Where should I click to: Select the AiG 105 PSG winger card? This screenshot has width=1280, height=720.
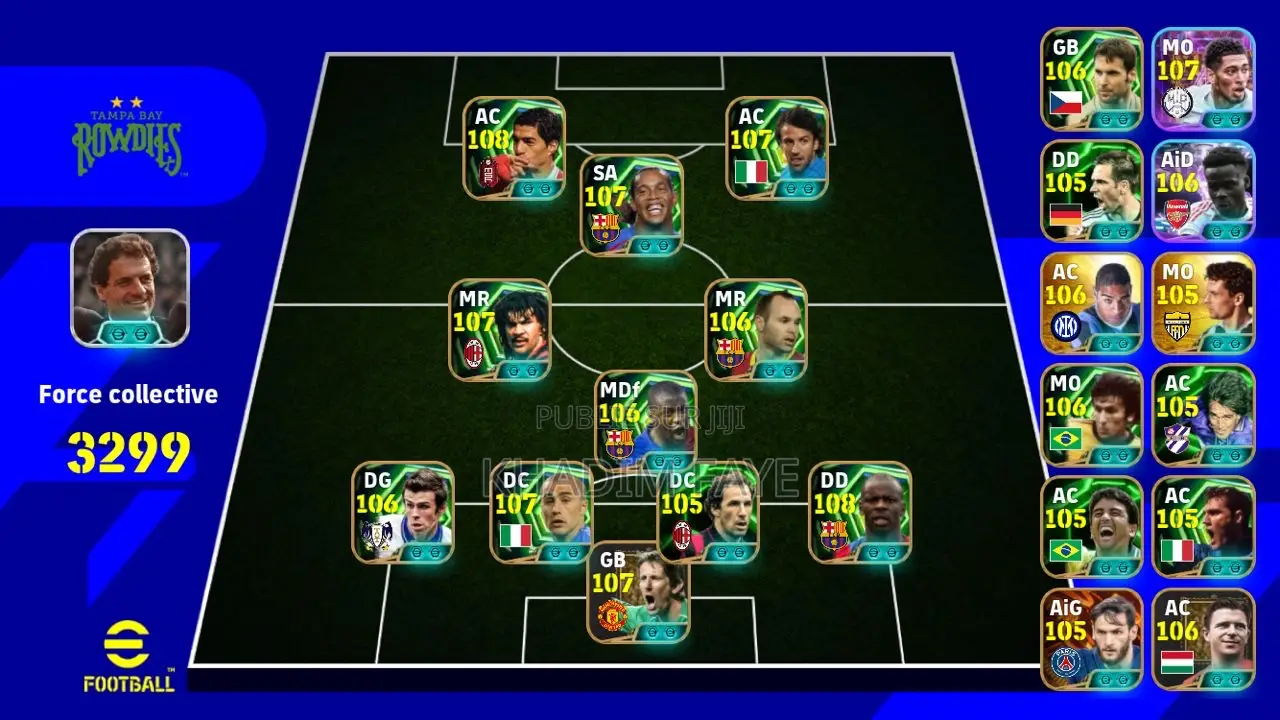point(1092,639)
